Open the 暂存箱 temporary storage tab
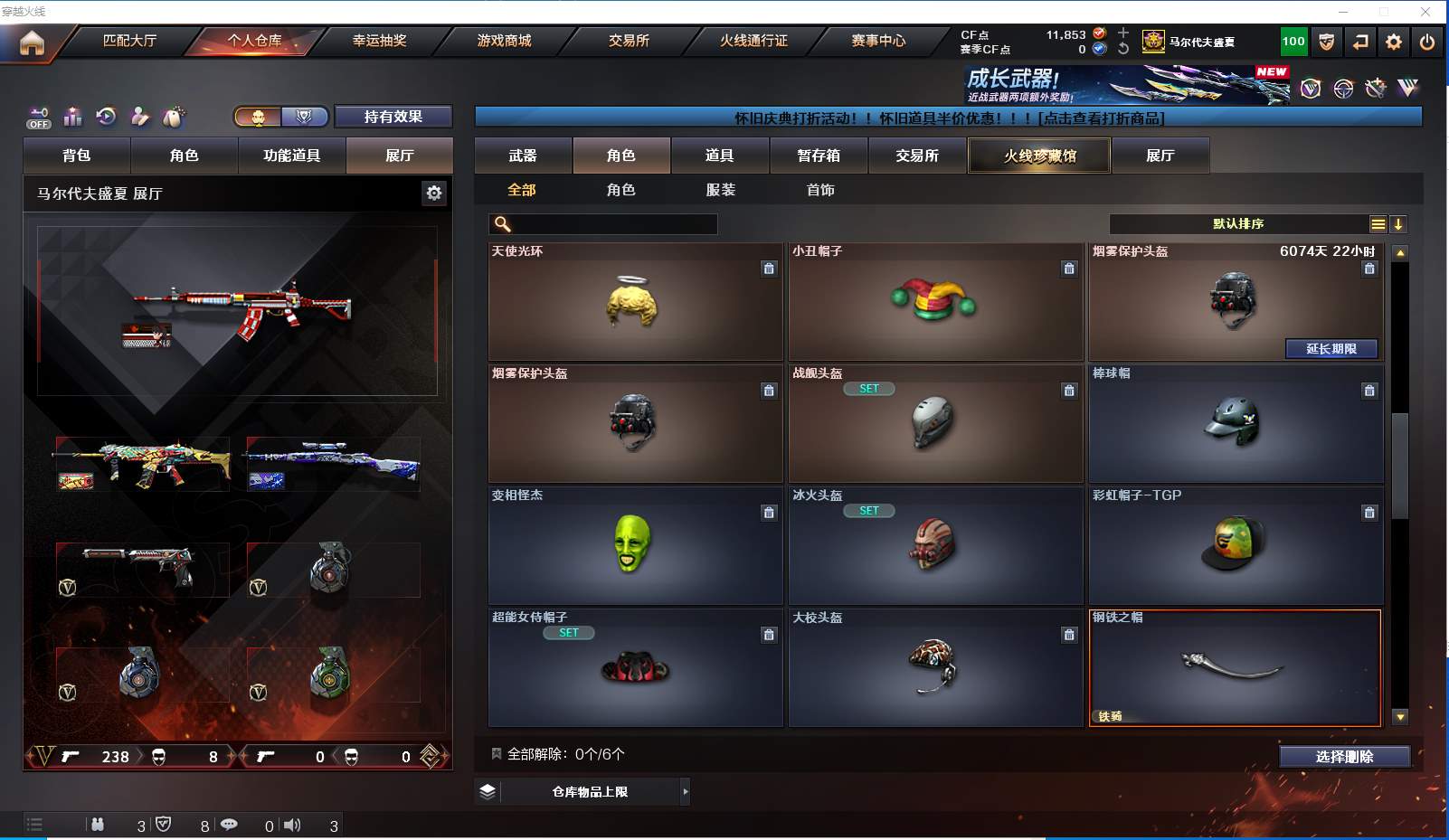The image size is (1449, 840). pyautogui.click(x=819, y=156)
